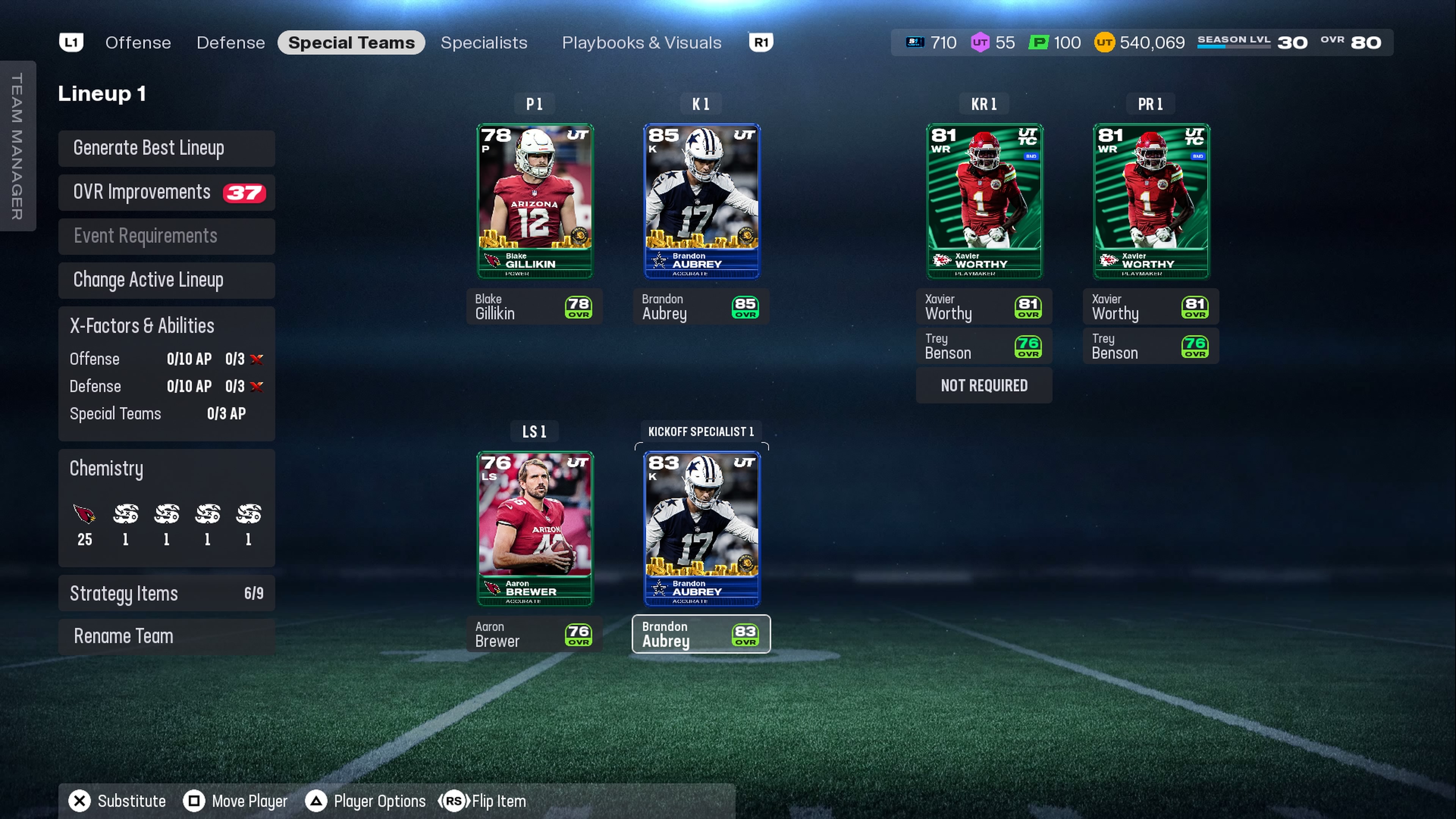The image size is (1456, 819).
Task: Click Generate Best Lineup
Action: [166, 148]
